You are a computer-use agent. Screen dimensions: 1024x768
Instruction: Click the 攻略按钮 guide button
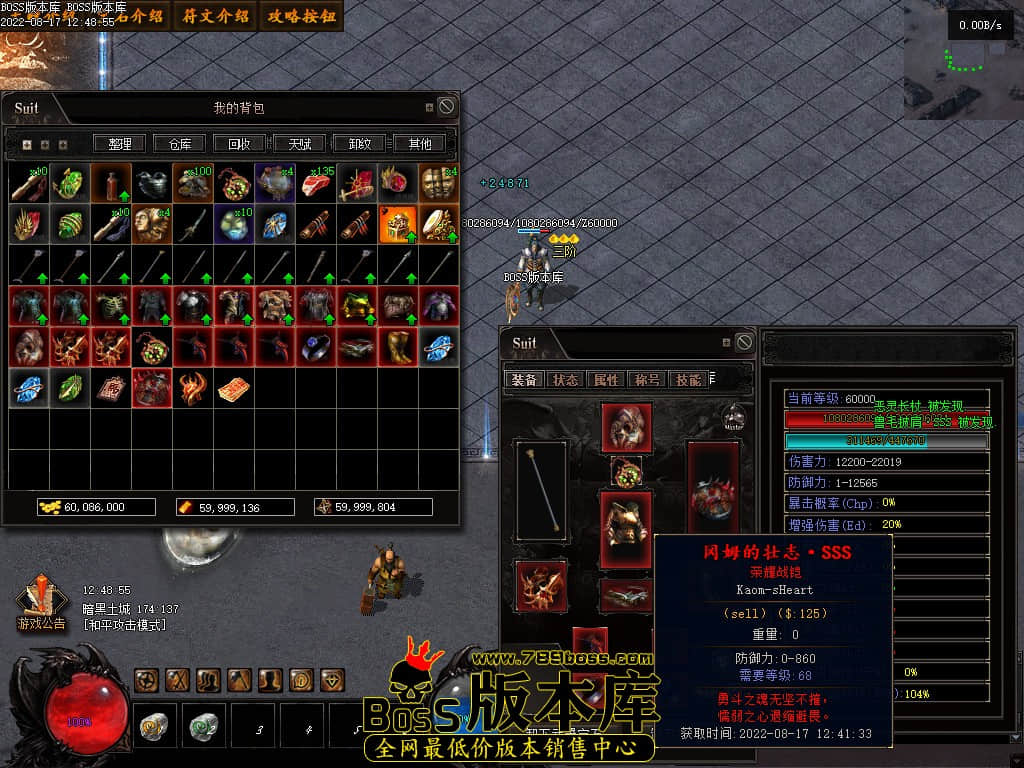(x=302, y=16)
